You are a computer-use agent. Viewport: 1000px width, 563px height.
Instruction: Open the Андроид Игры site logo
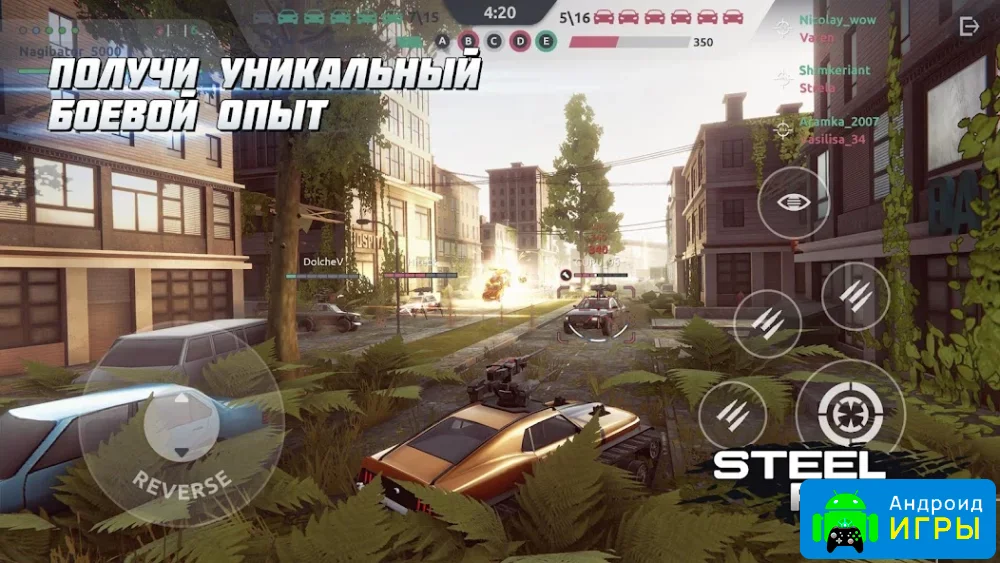pyautogui.click(x=897, y=517)
